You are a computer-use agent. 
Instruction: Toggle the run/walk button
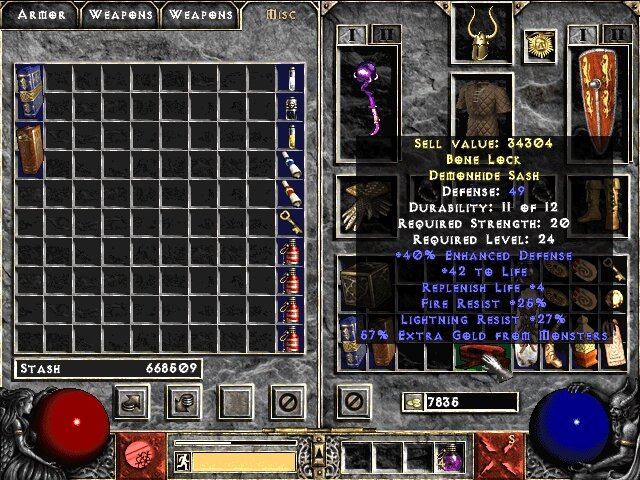[182, 461]
